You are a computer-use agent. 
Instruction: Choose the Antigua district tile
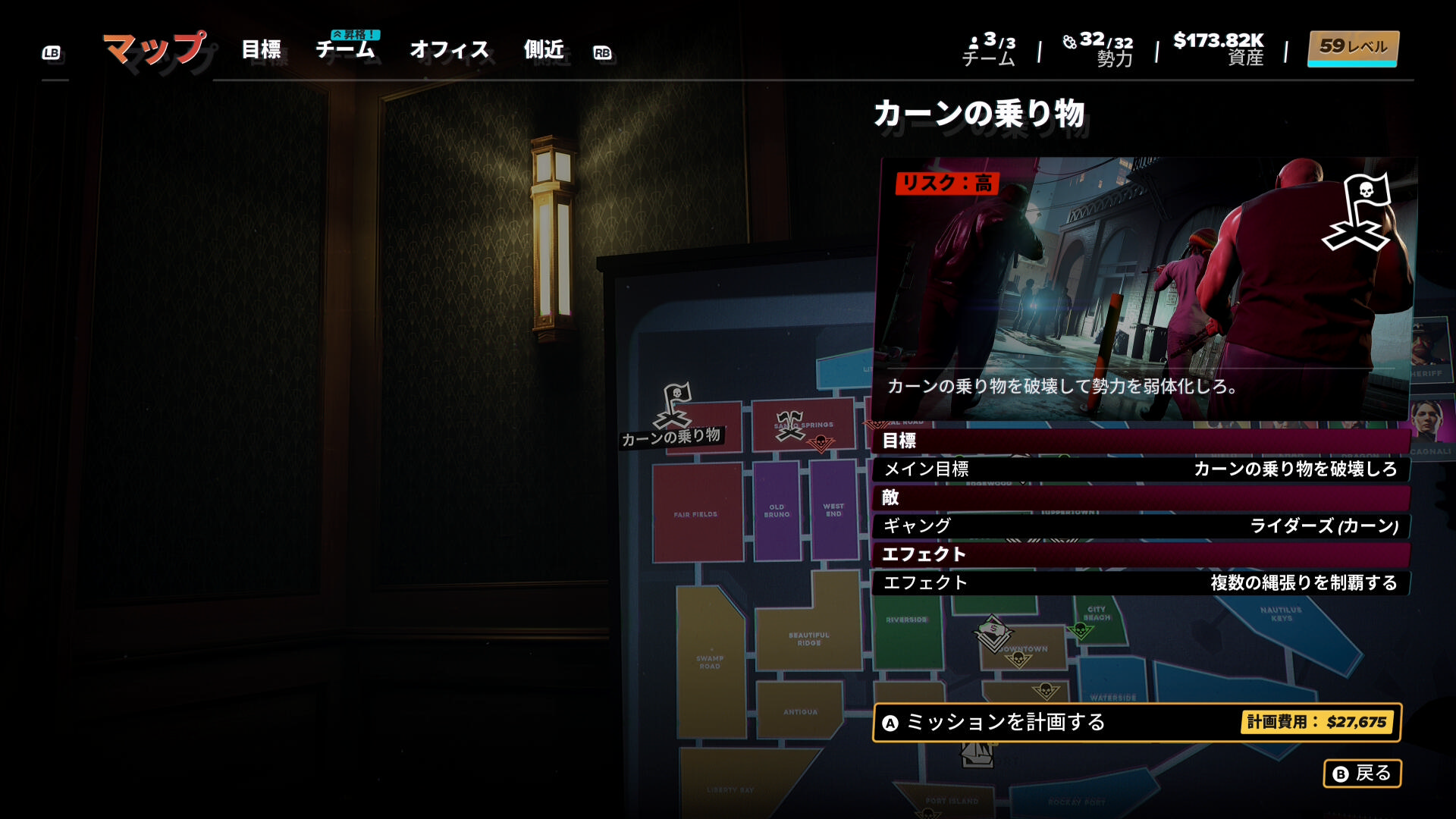point(800,711)
